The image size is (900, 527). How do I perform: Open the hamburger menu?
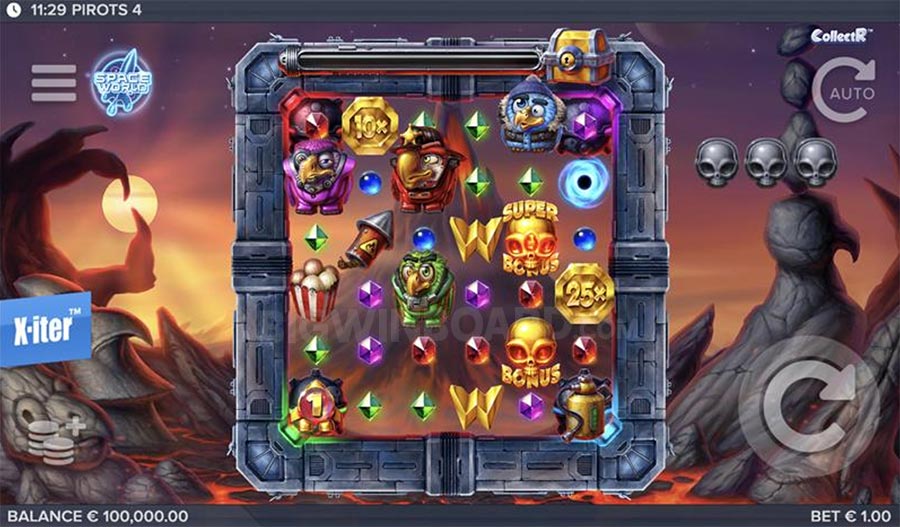[x=54, y=83]
